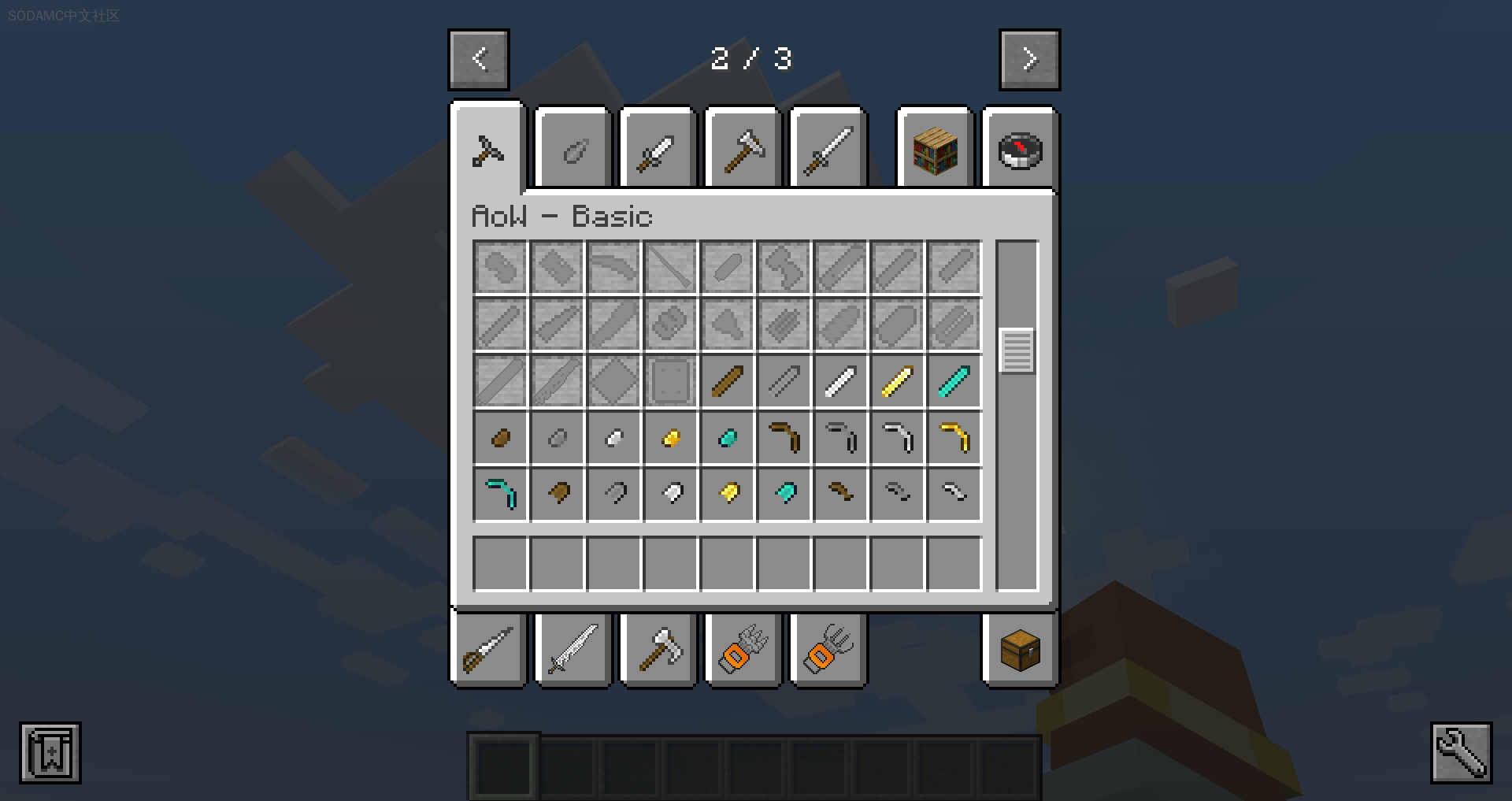Open the bookmark banner button
Image resolution: width=1512 pixels, height=801 pixels.
pos(50,752)
